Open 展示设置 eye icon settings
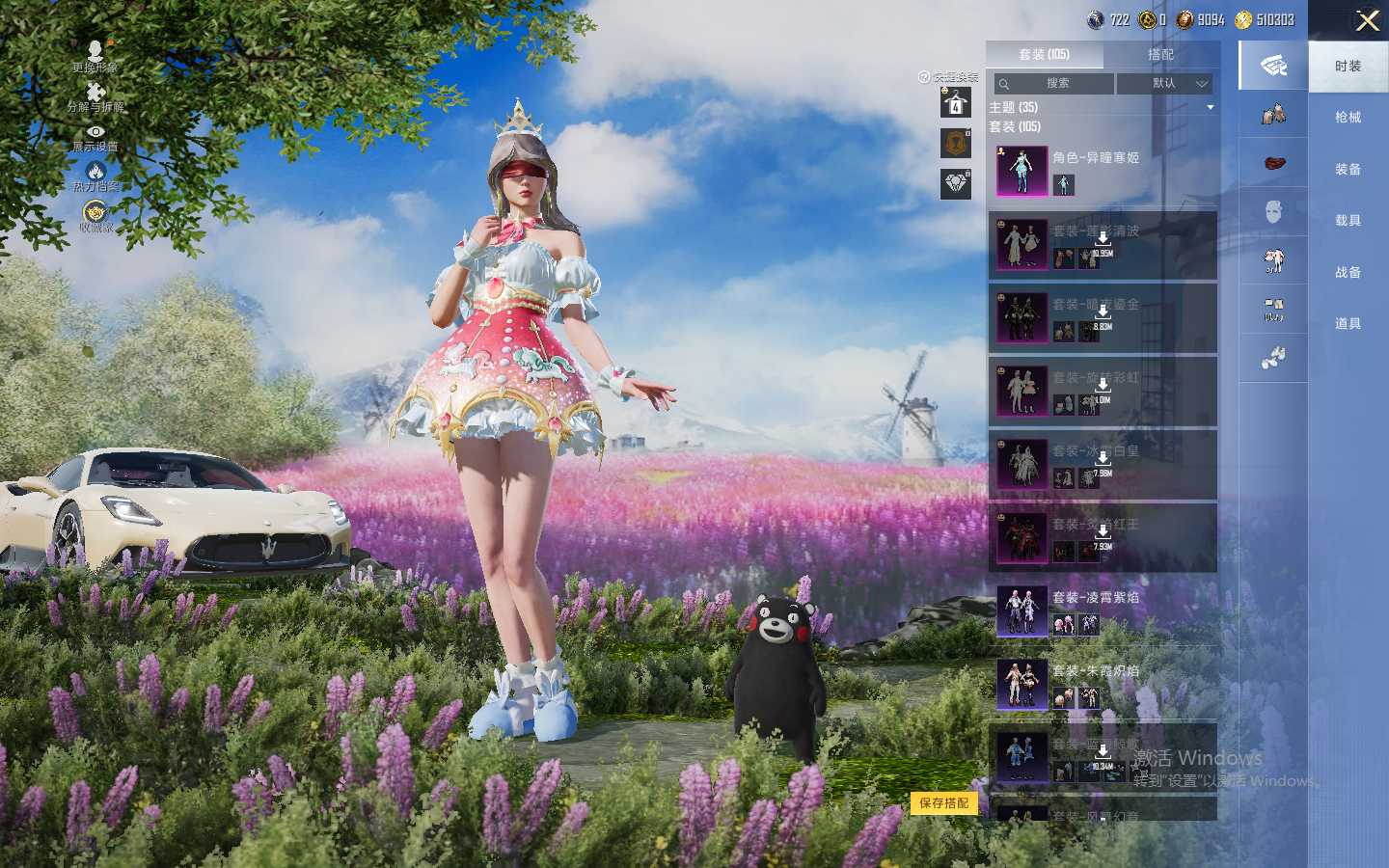The width and height of the screenshot is (1389, 868). (x=95, y=137)
